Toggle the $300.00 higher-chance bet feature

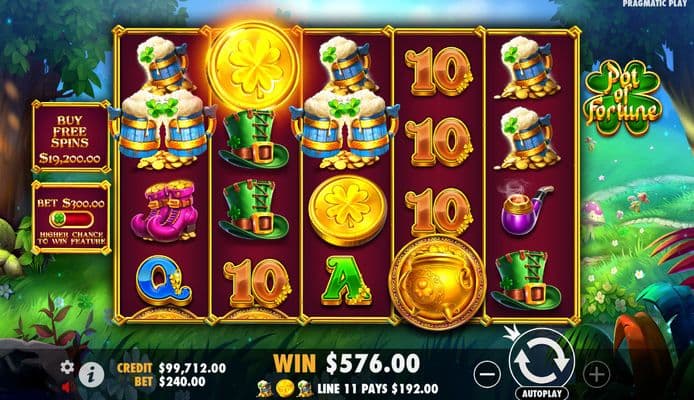point(70,216)
